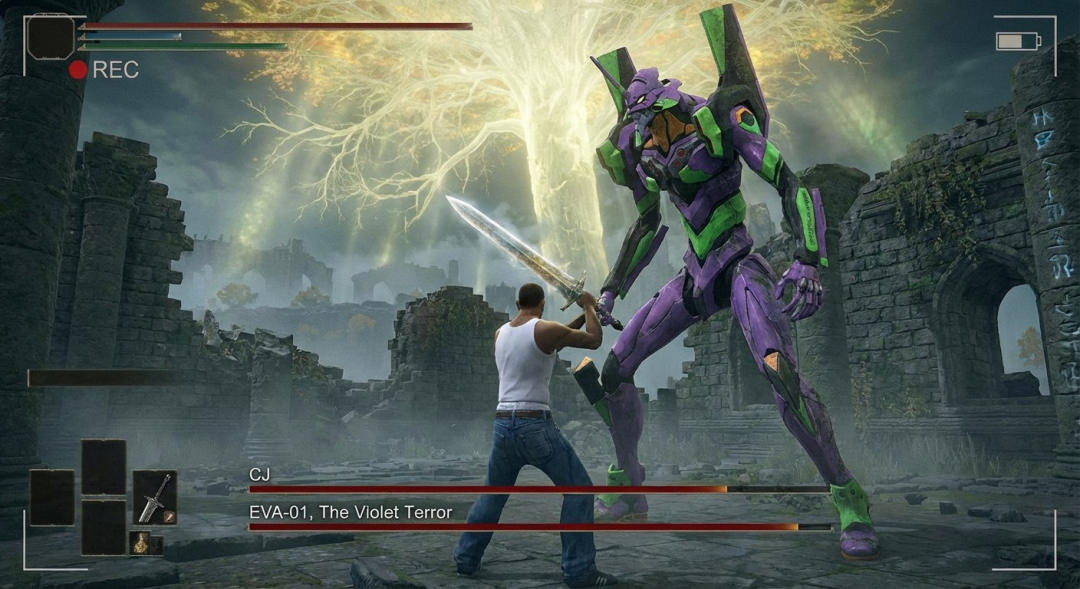Click the red REC recording indicator
The image size is (1080, 589).
point(78,70)
